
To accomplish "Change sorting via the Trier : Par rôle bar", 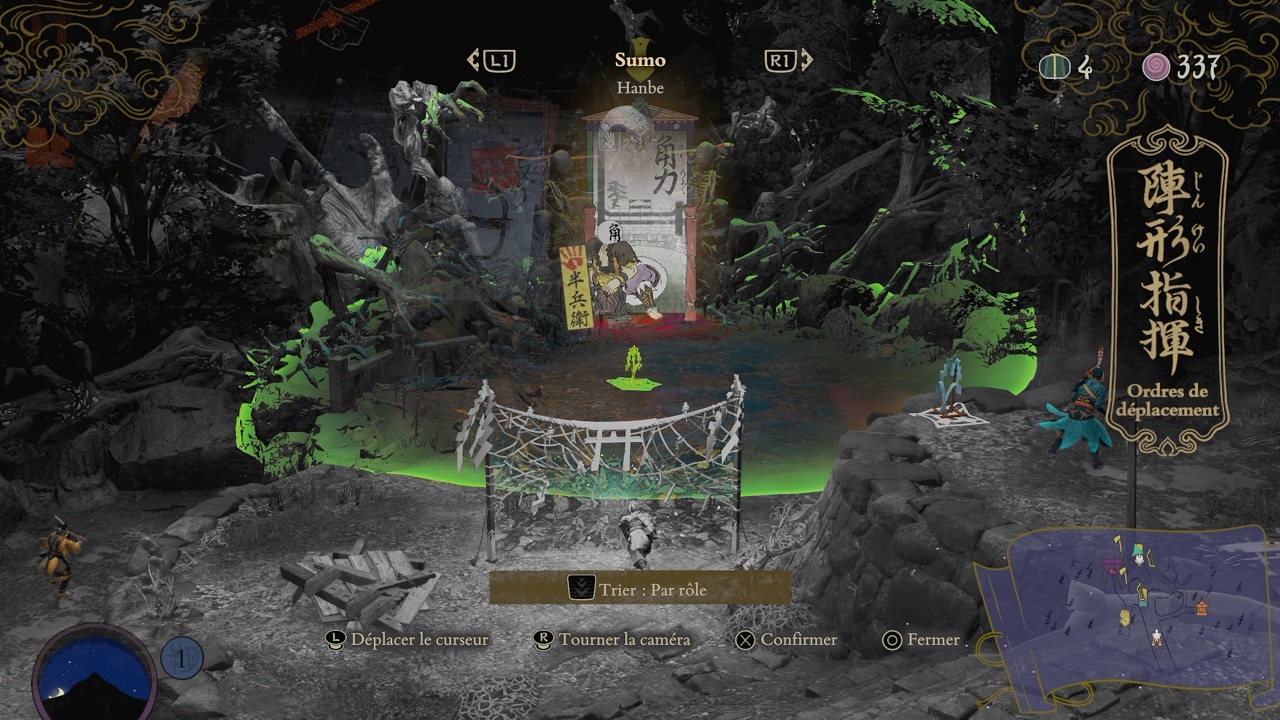I will 640,589.
